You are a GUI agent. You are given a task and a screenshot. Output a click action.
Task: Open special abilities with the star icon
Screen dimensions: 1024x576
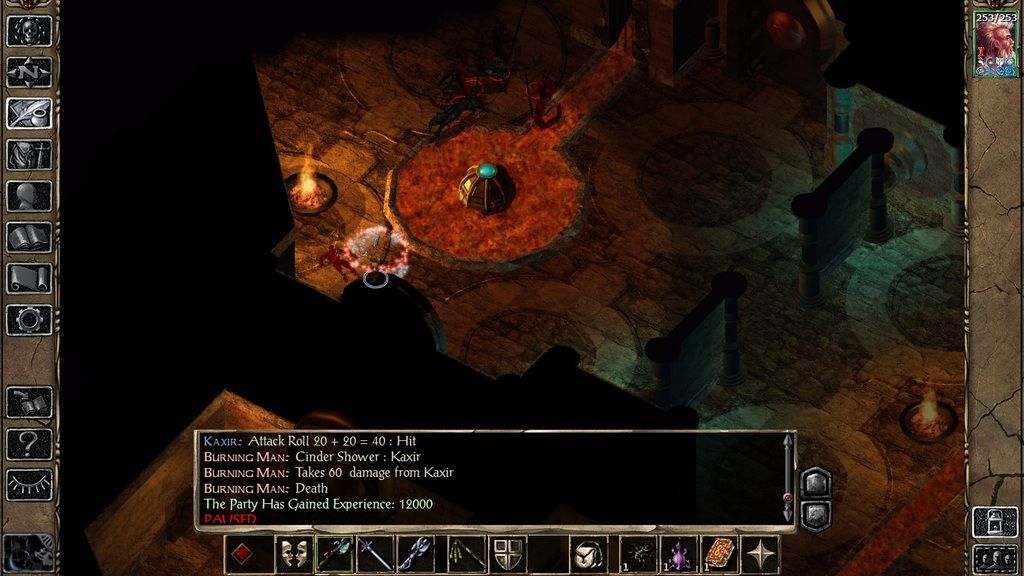point(760,554)
